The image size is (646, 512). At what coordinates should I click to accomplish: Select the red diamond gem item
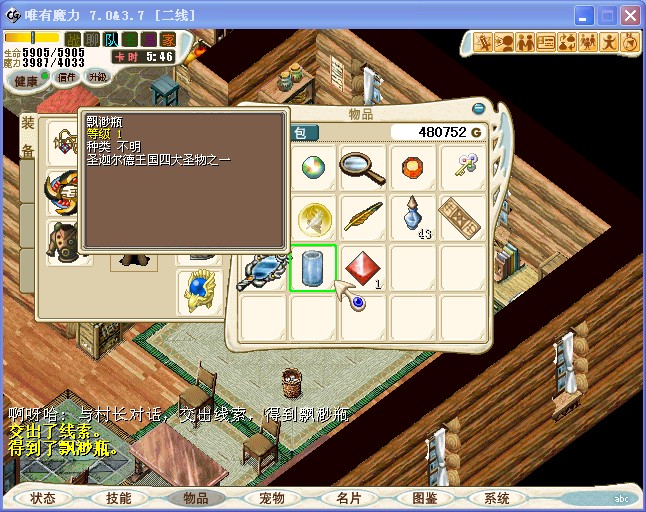tap(362, 268)
